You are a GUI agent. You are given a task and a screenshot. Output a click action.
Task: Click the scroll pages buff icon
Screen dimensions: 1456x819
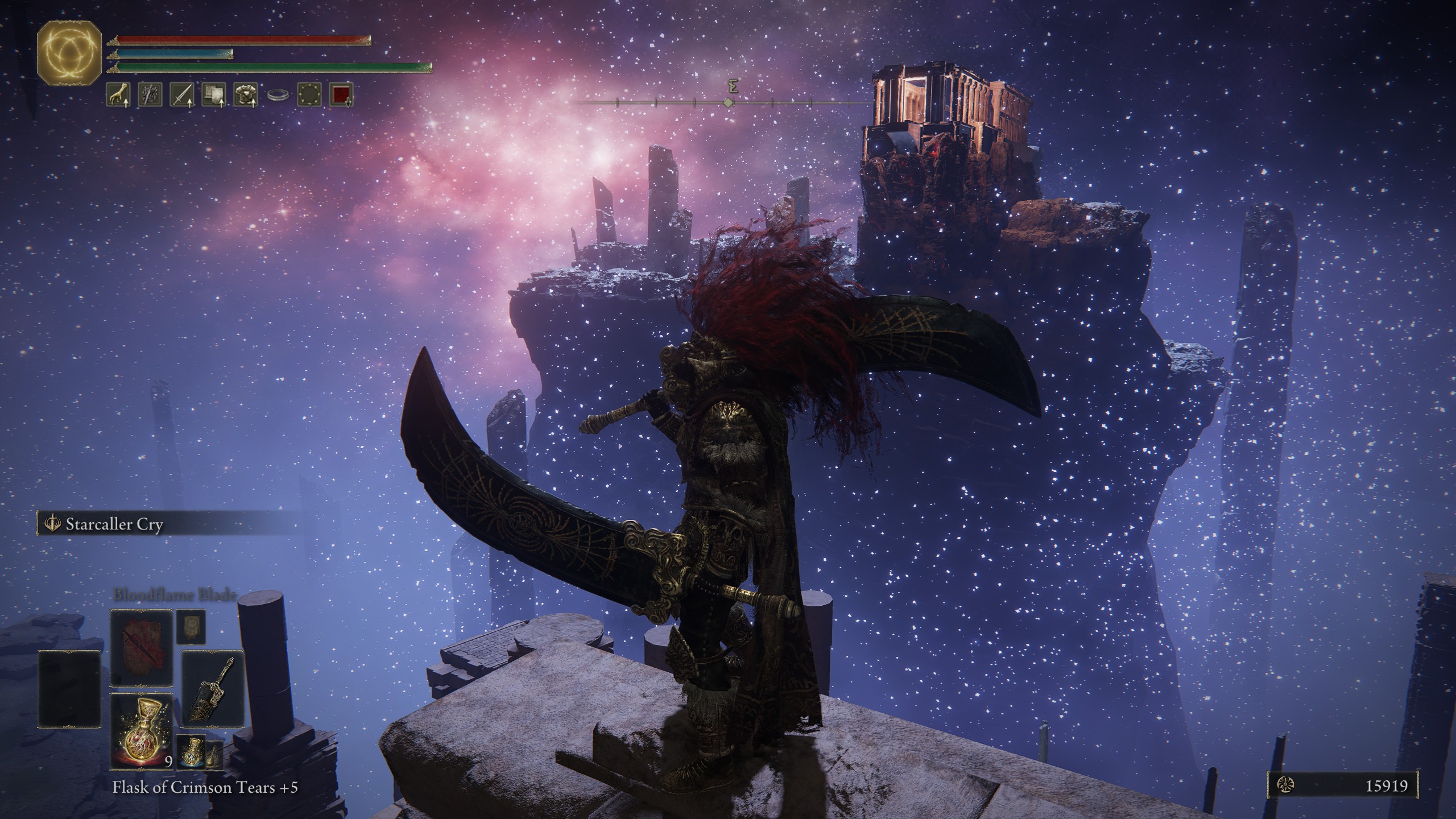coord(214,95)
